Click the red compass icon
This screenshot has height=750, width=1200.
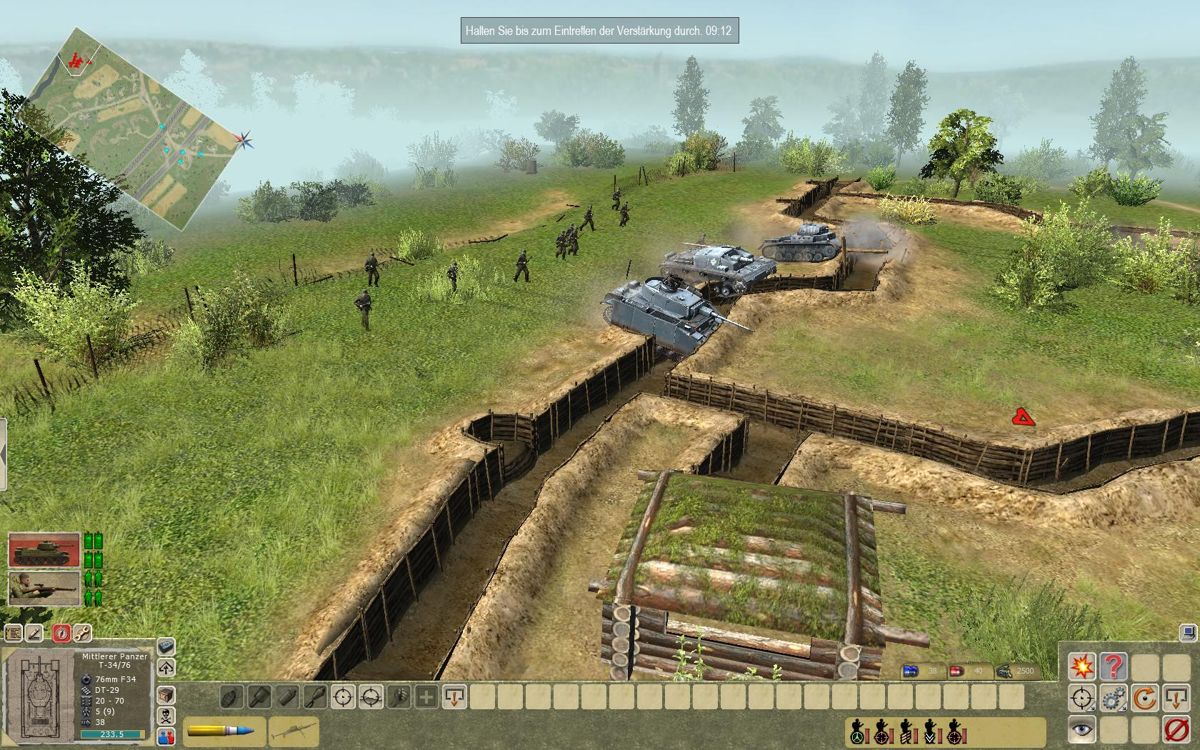(x=61, y=632)
